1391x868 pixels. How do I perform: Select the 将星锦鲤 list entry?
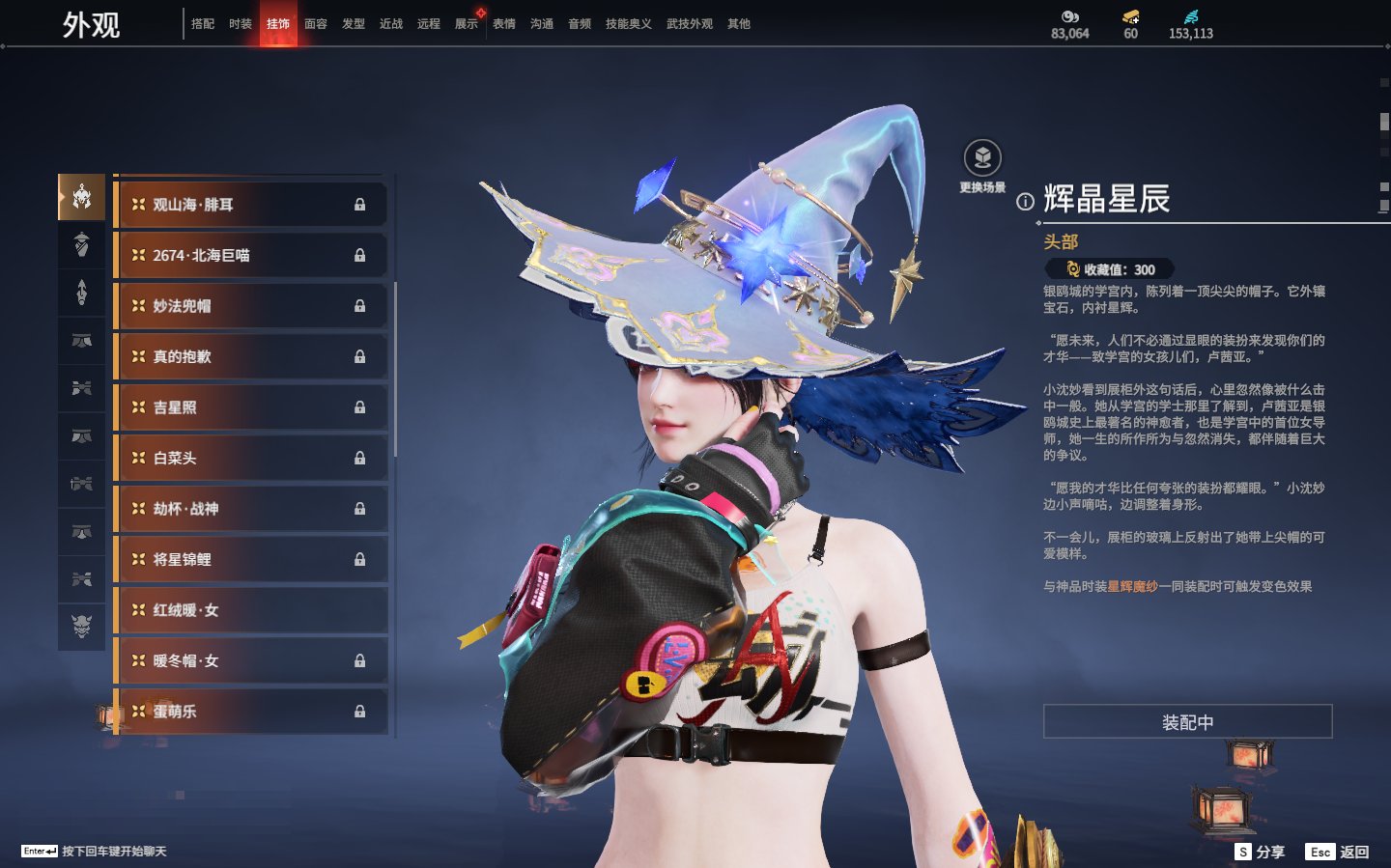[x=251, y=560]
